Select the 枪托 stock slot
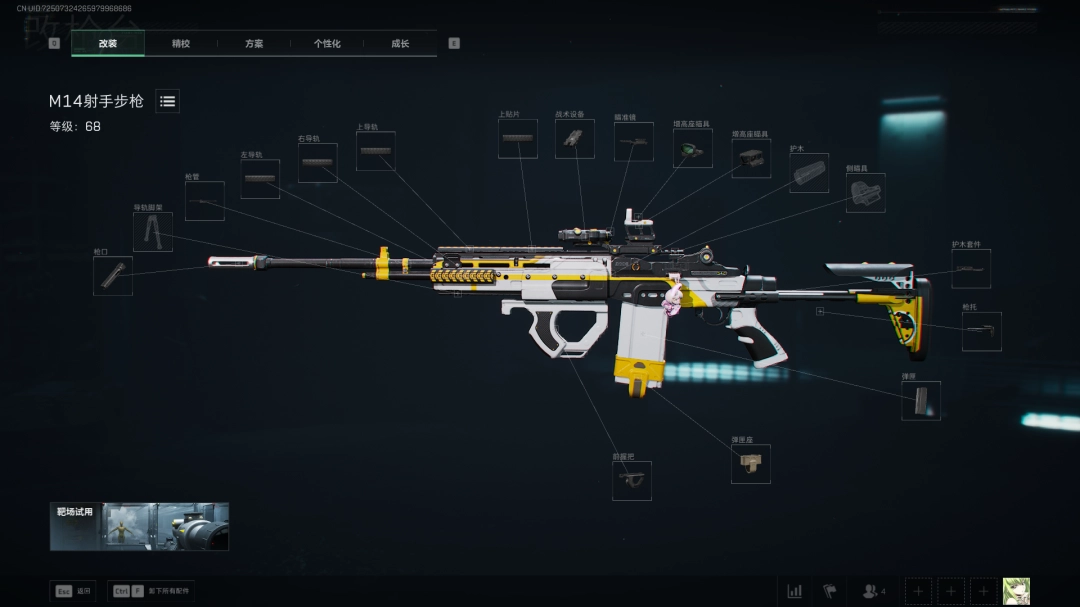 coord(982,332)
